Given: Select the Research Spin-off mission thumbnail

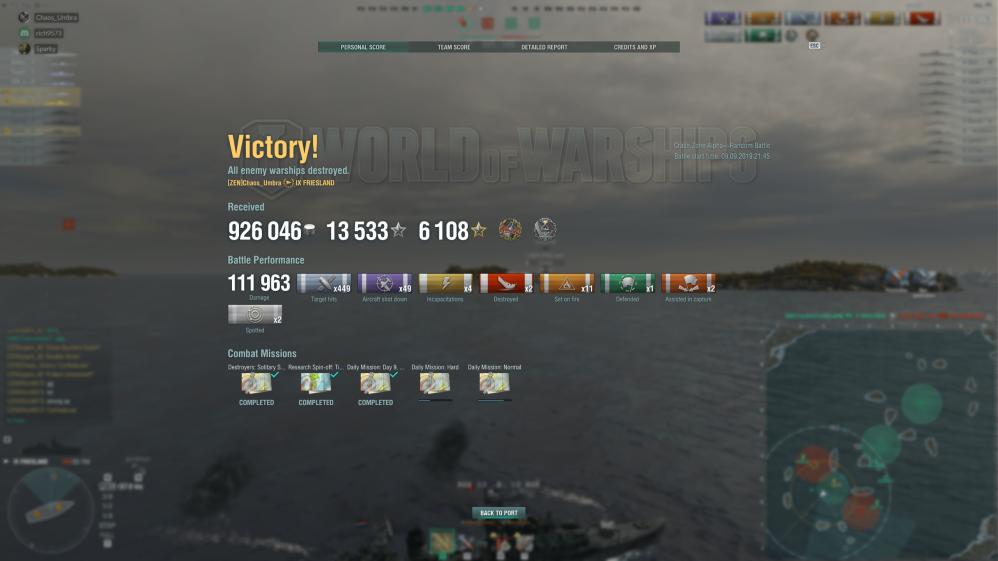Looking at the screenshot, I should click(316, 384).
